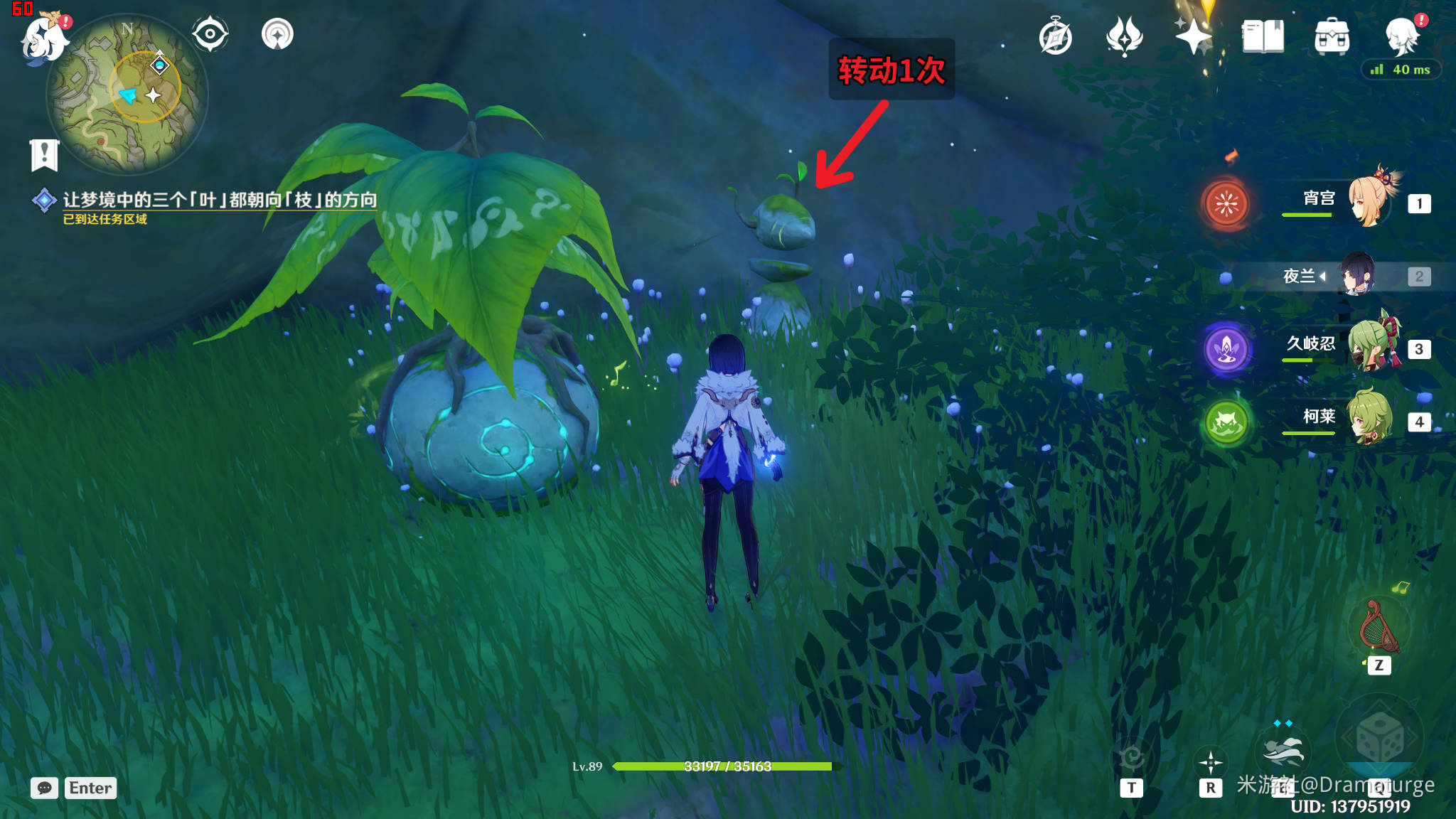Toggle the eye-shaped elemental sight icon
Viewport: 1456px width, 819px height.
210,34
